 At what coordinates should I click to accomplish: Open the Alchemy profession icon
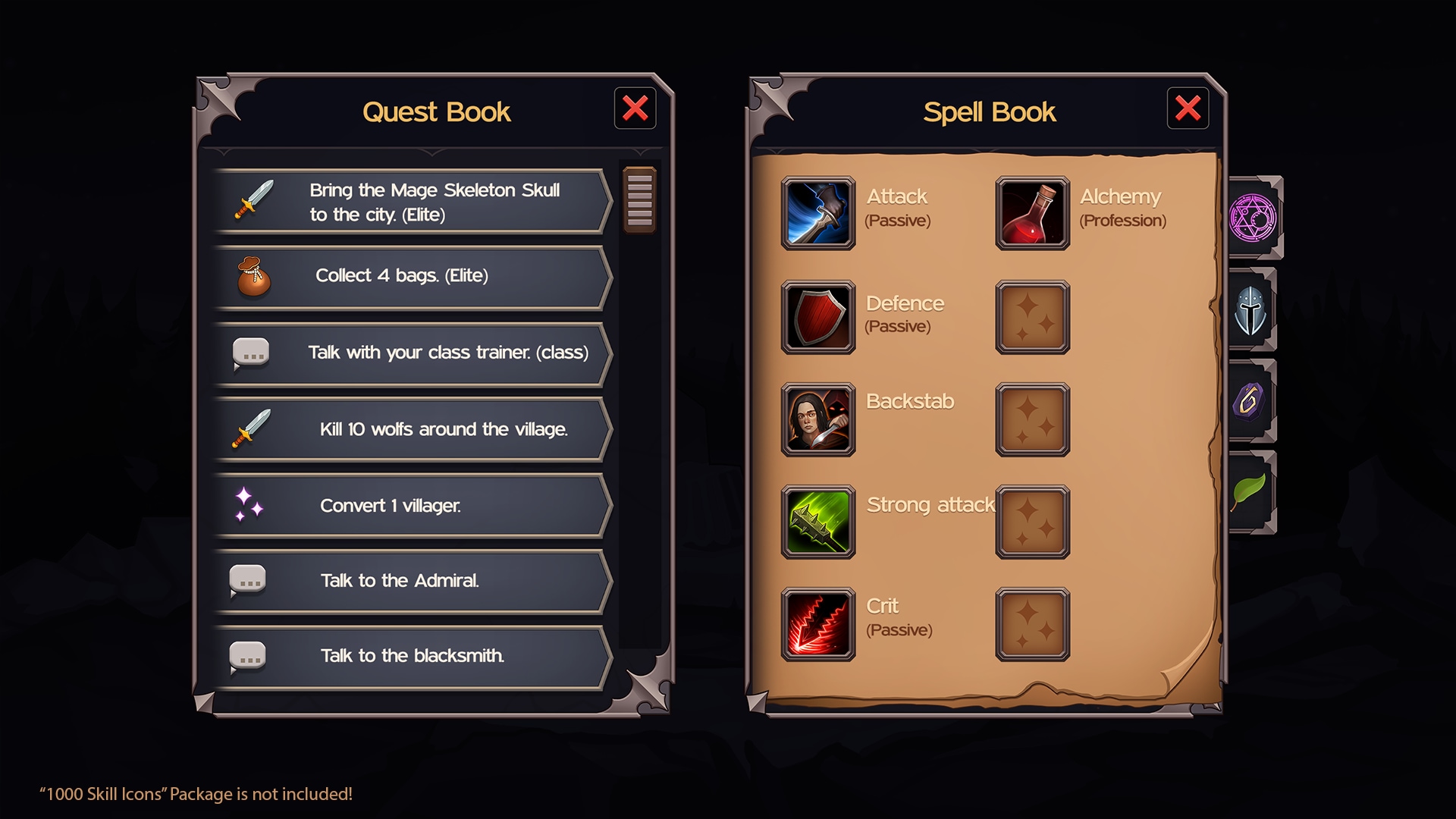tap(1033, 213)
